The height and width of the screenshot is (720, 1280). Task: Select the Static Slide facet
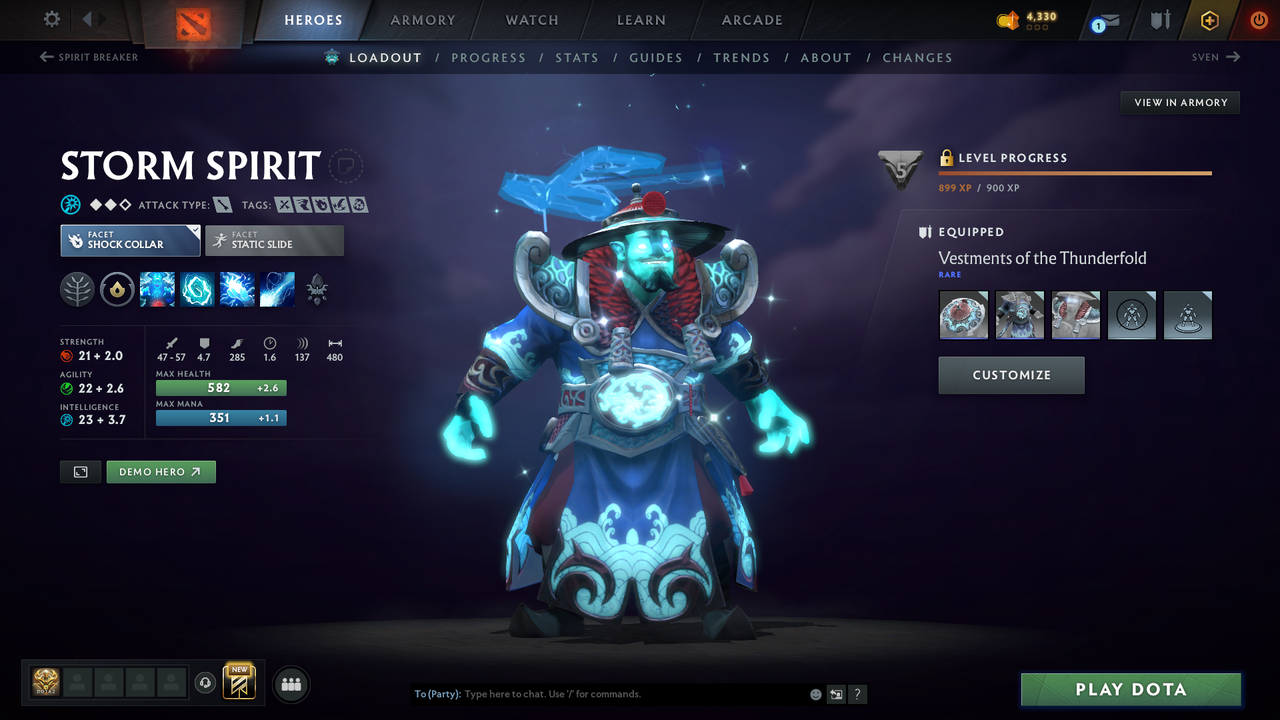click(274, 240)
